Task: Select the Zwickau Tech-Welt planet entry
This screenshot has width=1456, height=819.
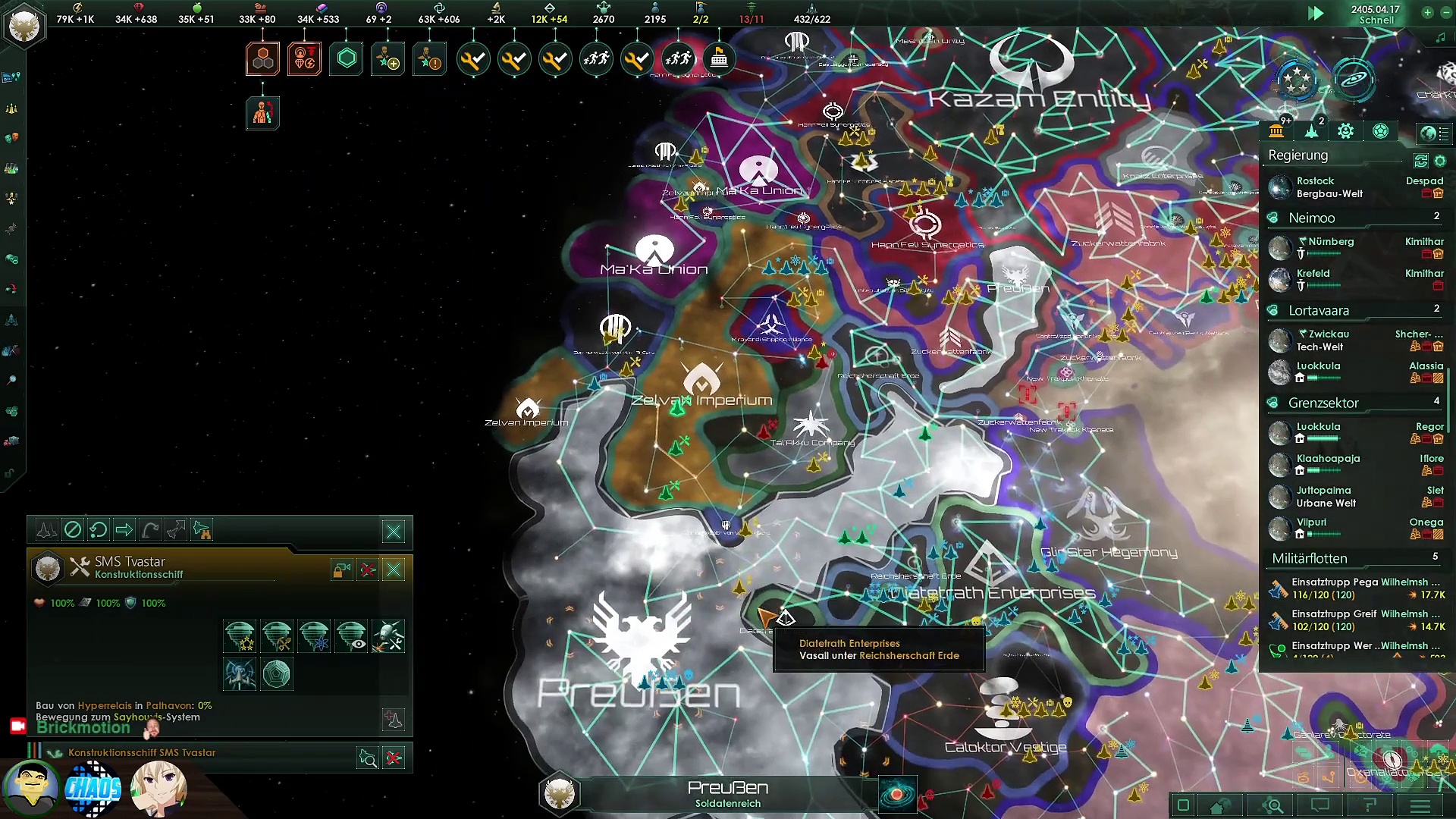Action: click(1319, 340)
